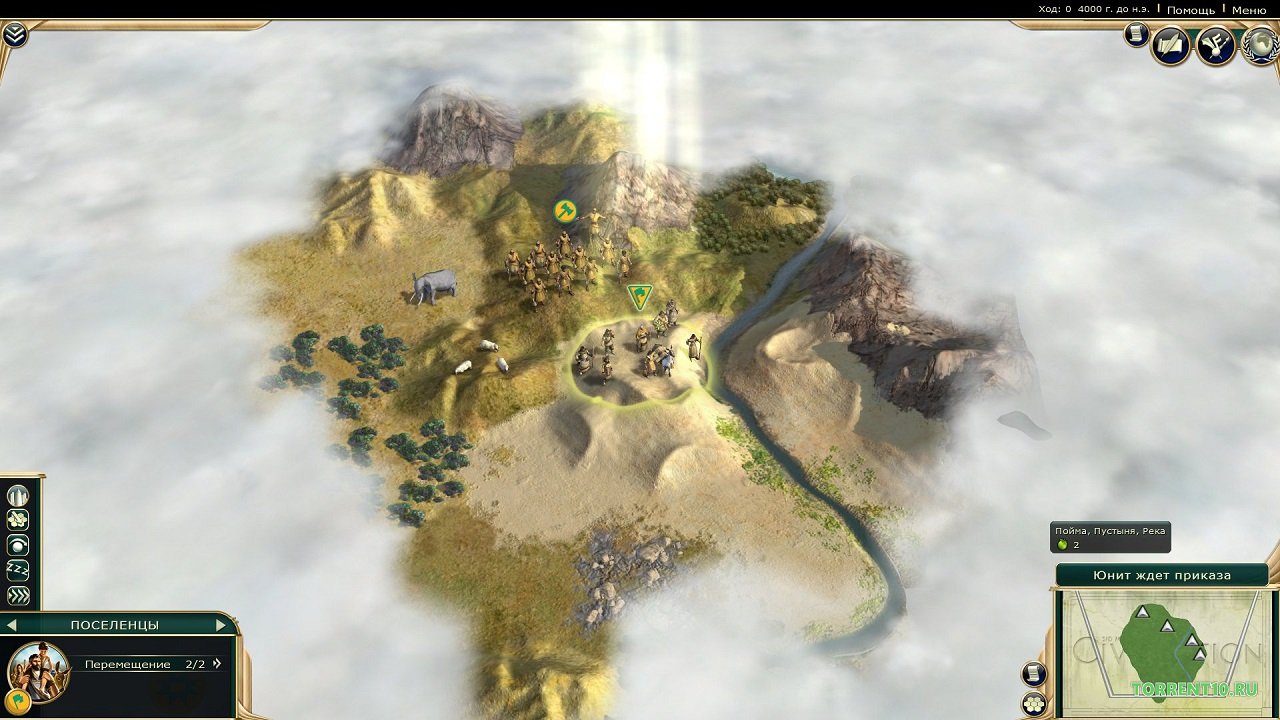Screen dimensions: 1280x720
Task: Click the Поселенцы unit portrait
Action: 39,670
